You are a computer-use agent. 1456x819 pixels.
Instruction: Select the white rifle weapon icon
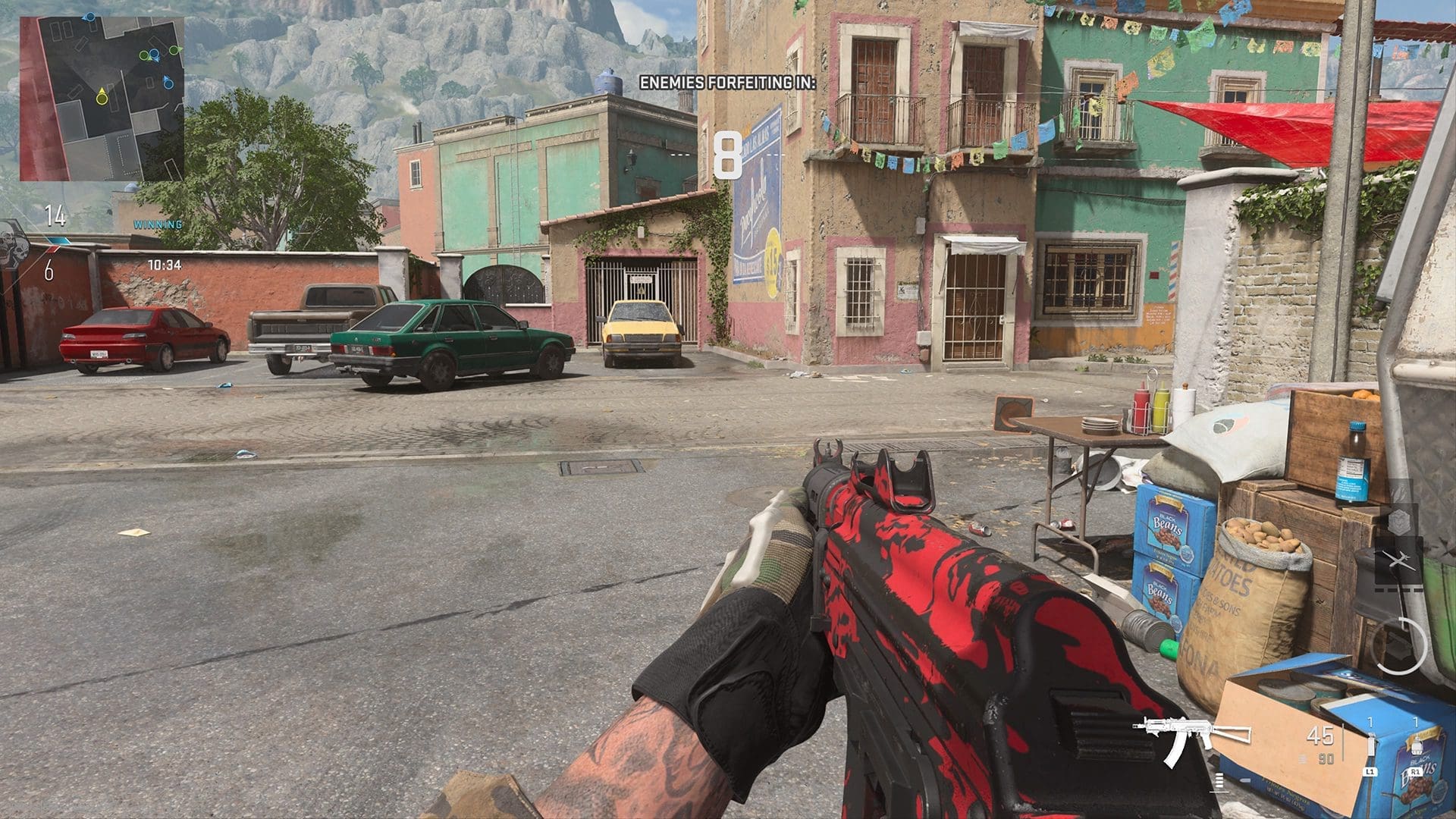[x=1191, y=736]
